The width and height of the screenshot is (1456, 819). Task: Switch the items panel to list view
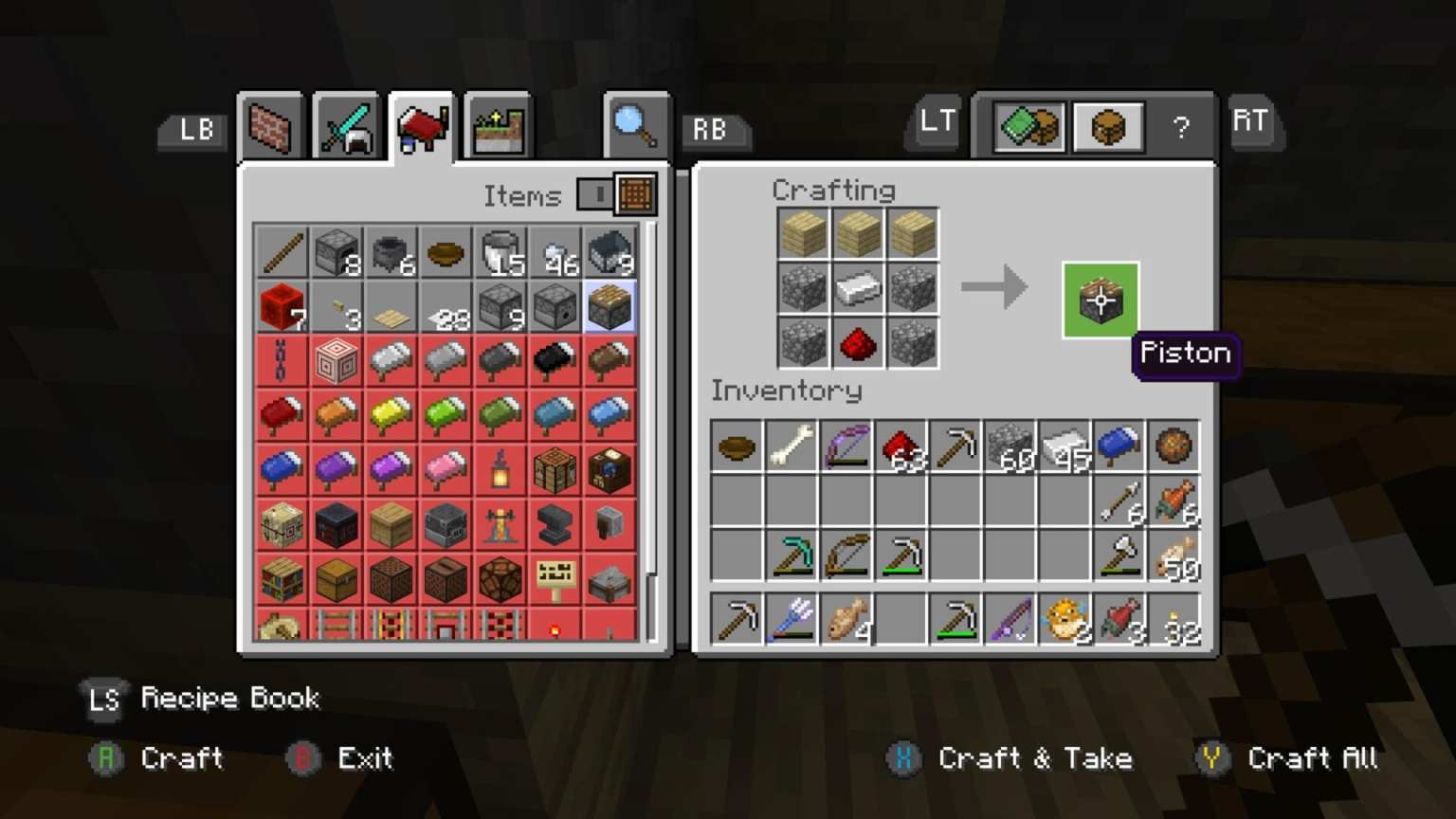click(600, 194)
